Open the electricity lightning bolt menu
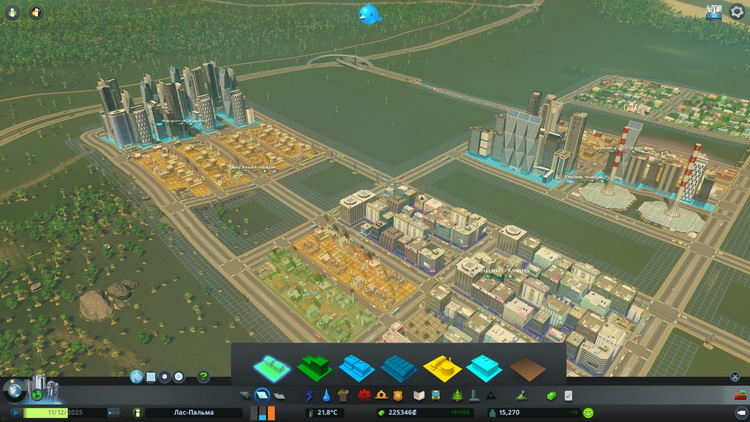The width and height of the screenshot is (750, 422). [309, 396]
